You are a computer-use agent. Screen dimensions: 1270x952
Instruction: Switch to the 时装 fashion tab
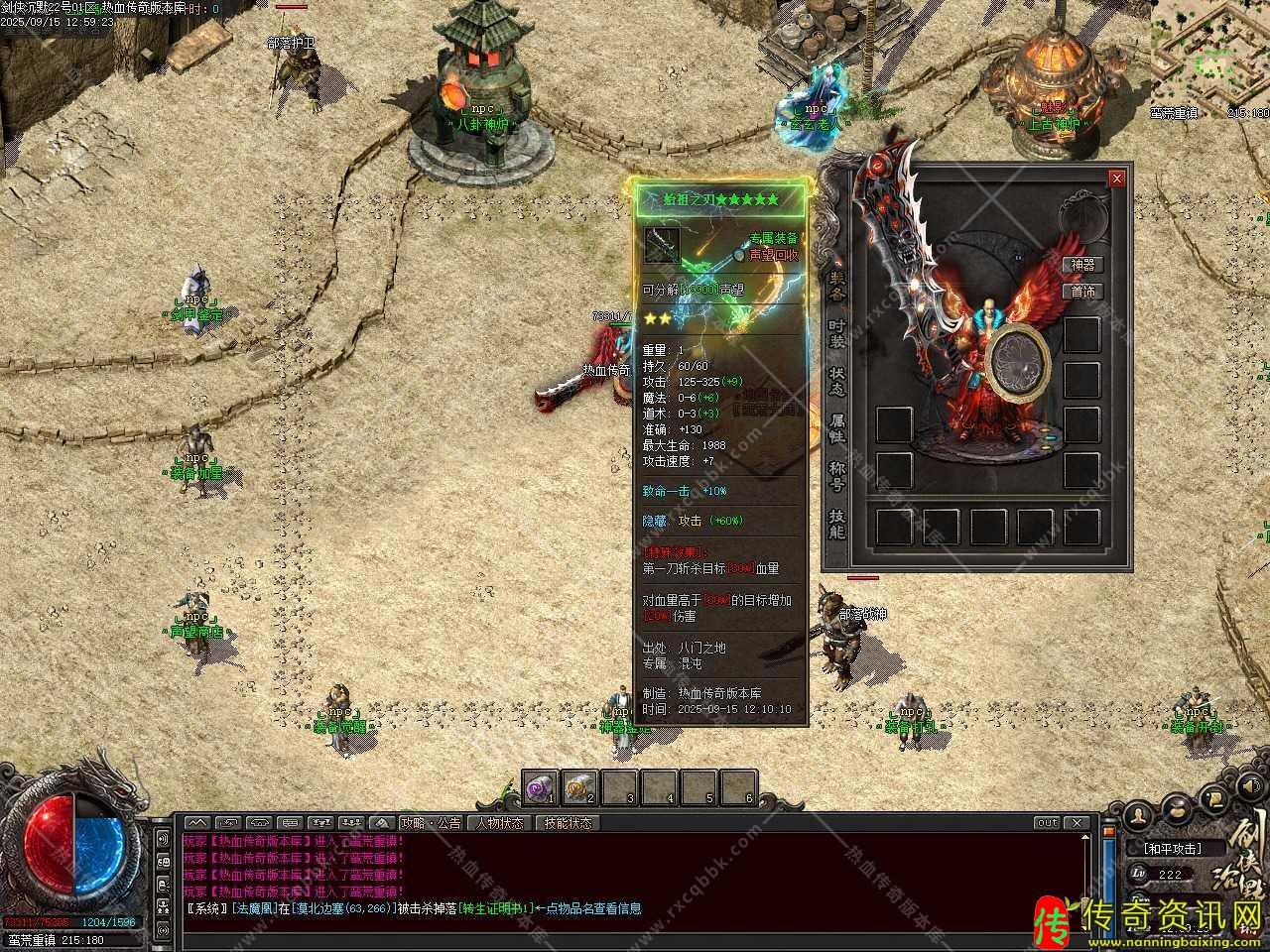coord(836,333)
